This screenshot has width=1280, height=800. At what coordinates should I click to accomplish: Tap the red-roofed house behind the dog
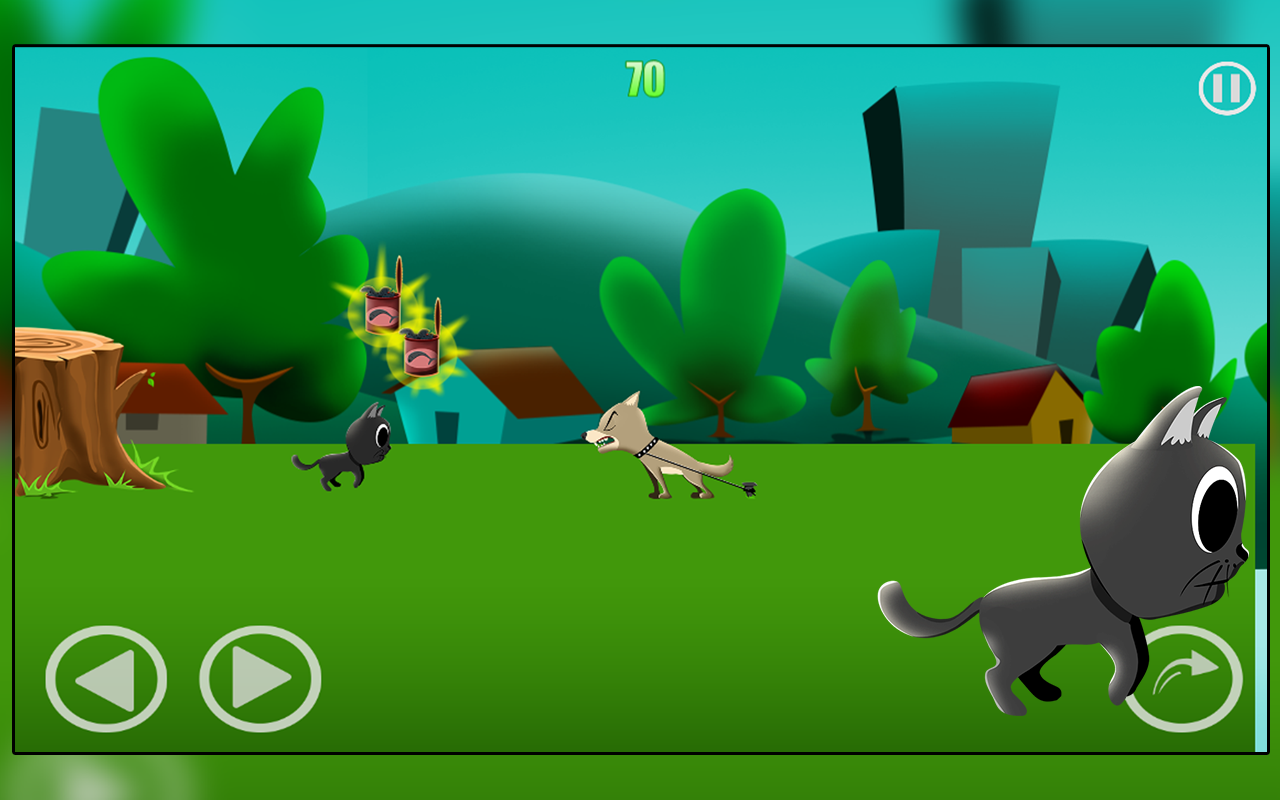pyautogui.click(x=530, y=385)
